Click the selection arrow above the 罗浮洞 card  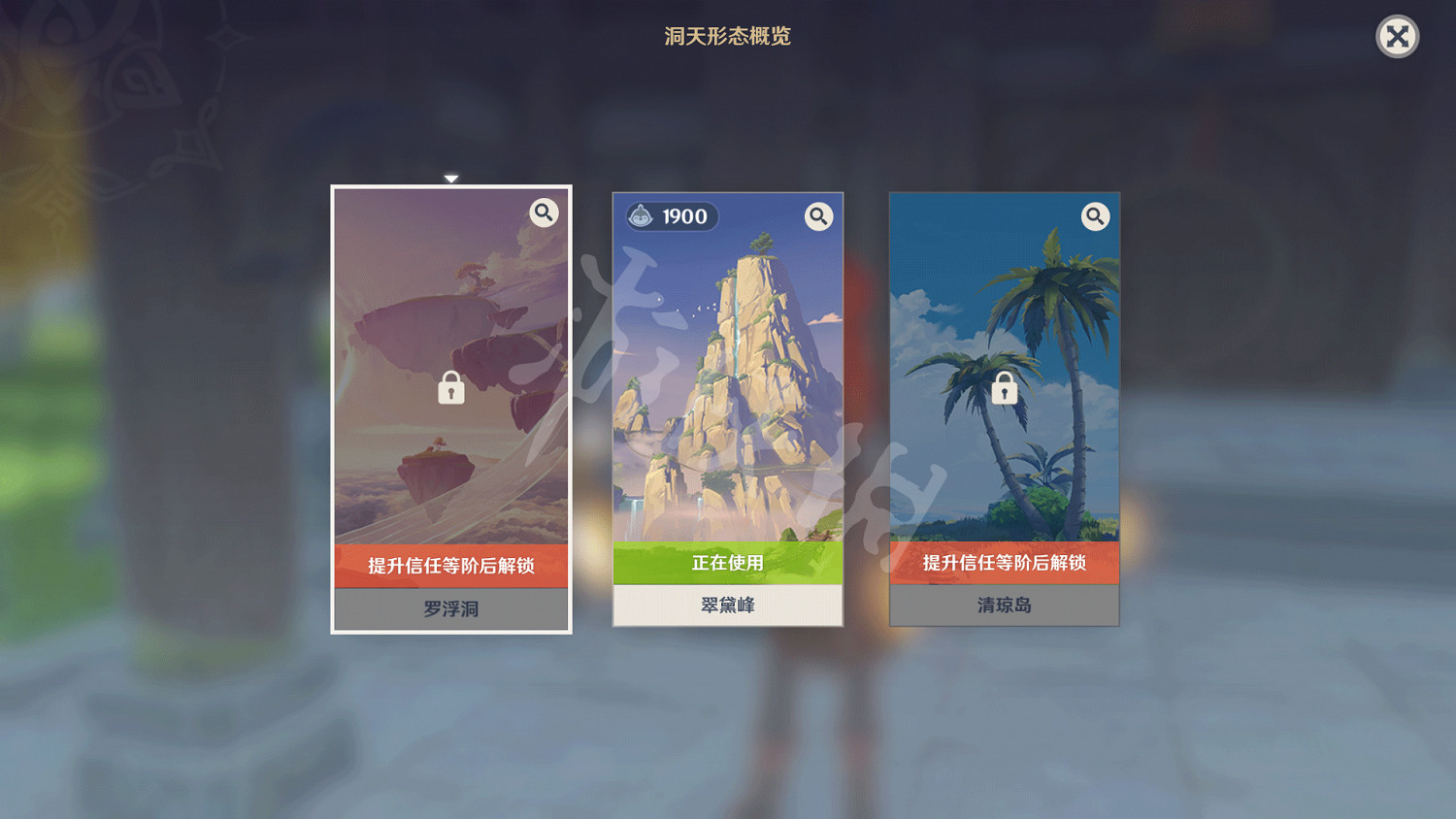tap(450, 179)
